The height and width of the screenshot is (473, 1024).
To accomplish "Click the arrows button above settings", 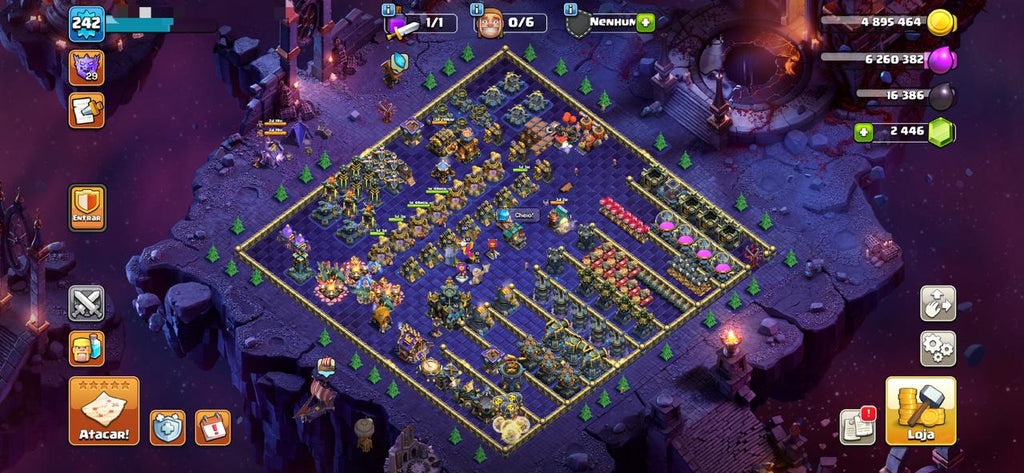I will pos(938,303).
